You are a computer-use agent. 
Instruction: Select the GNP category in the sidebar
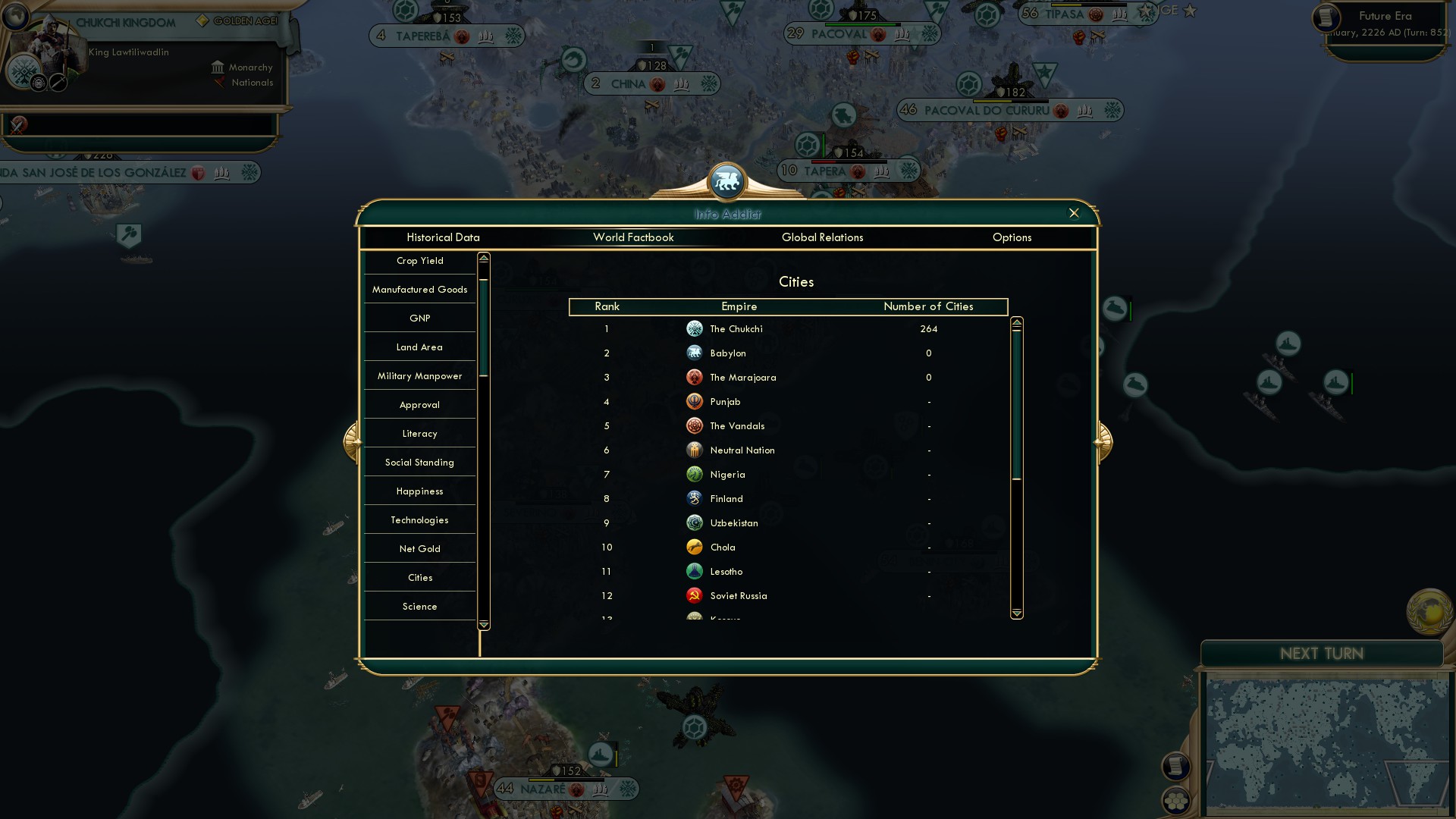tap(419, 318)
